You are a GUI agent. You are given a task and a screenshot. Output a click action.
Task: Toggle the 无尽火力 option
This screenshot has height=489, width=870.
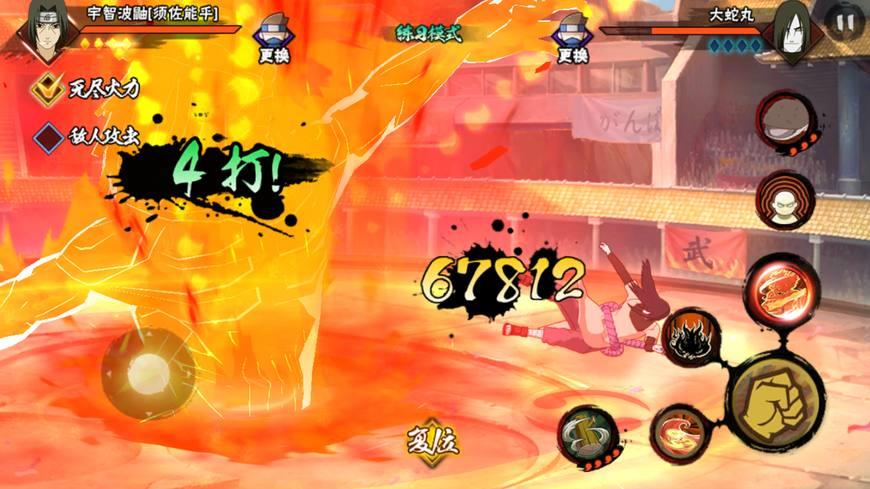46,88
